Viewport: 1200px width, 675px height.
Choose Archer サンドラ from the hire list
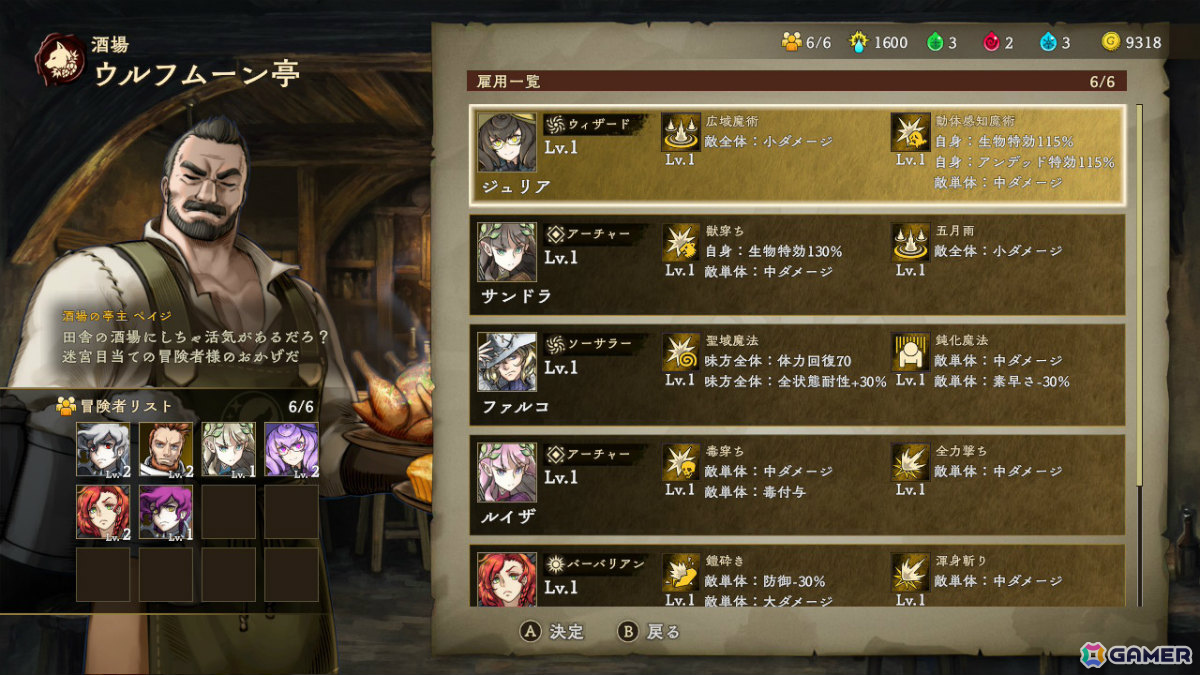click(x=797, y=264)
